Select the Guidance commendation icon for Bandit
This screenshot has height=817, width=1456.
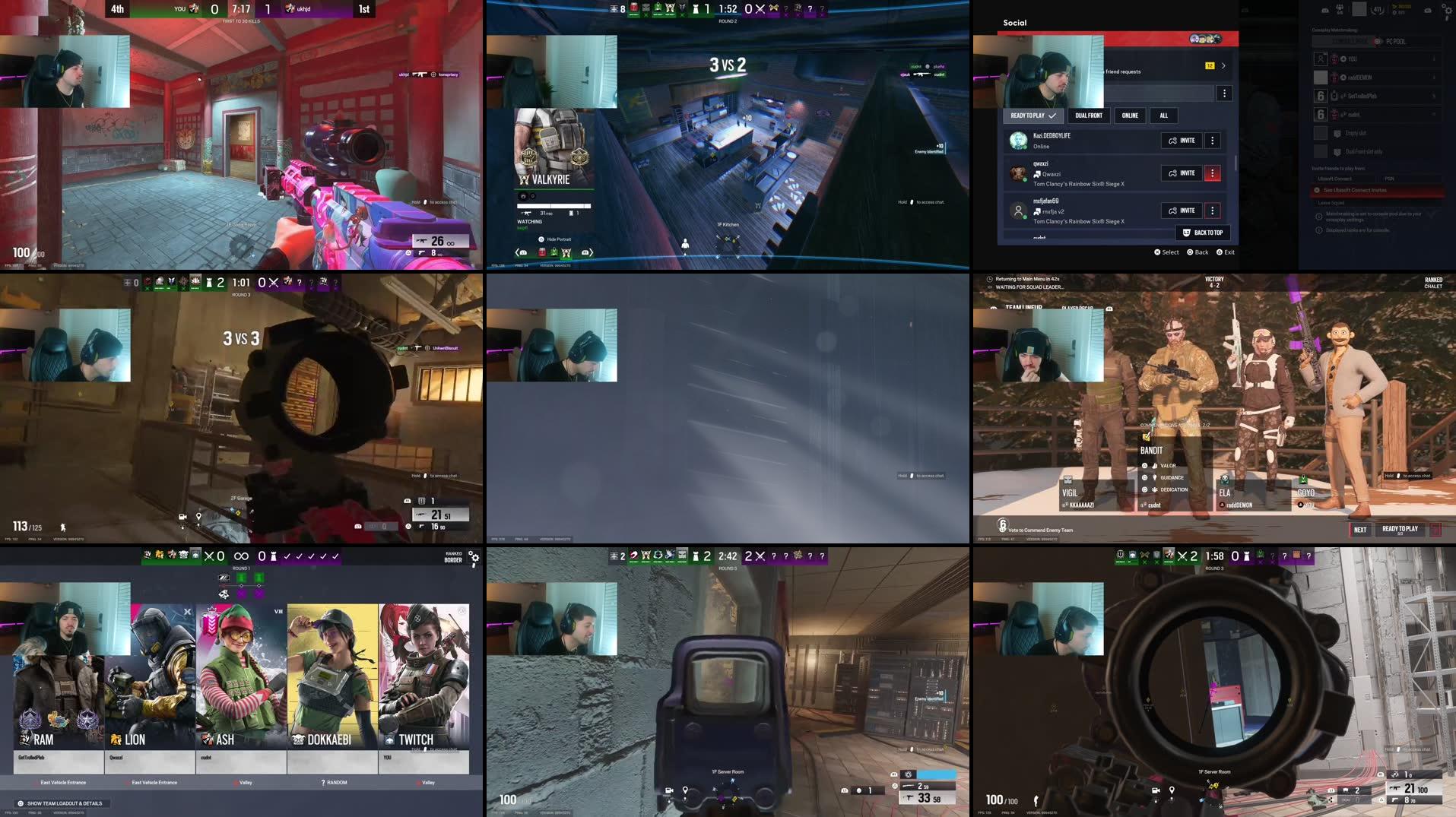[x=1155, y=477]
